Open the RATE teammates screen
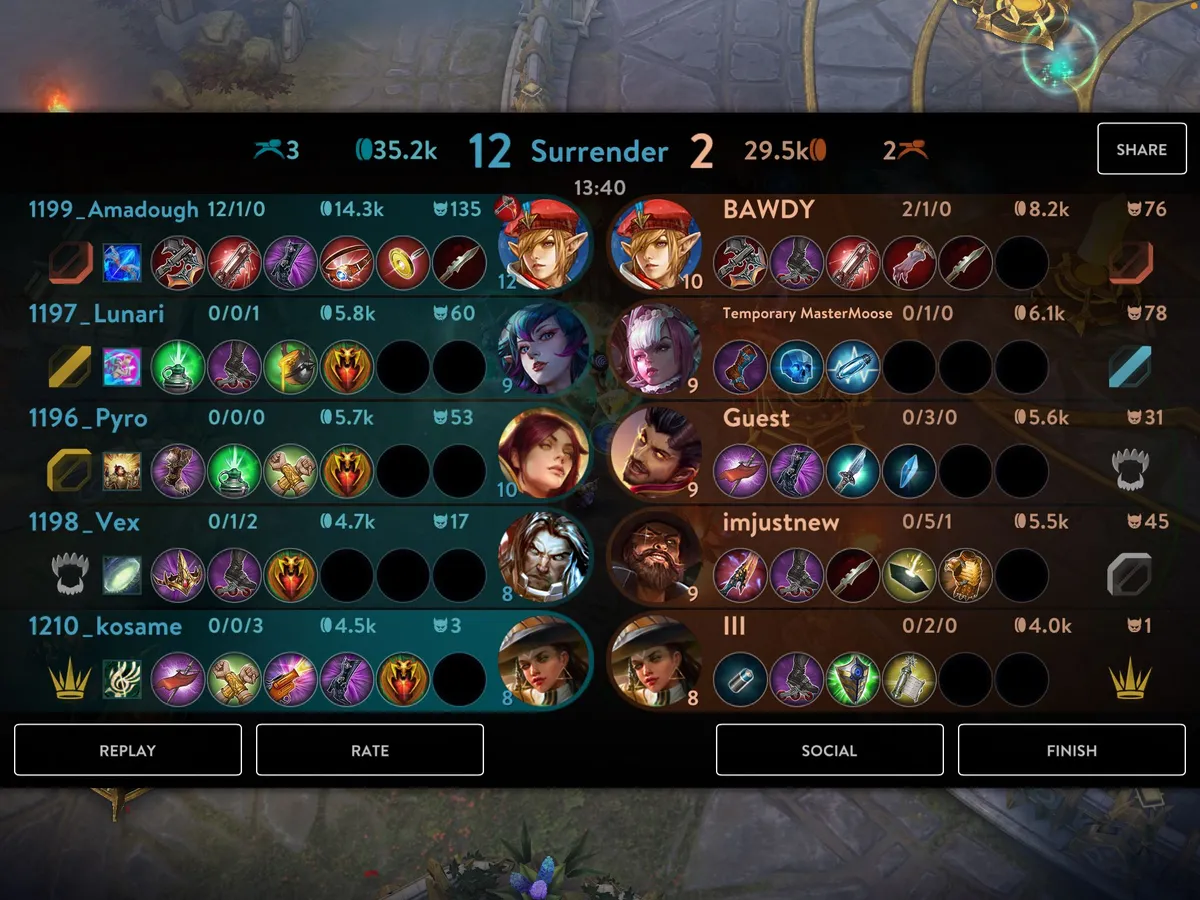This screenshot has height=900, width=1200. click(370, 750)
